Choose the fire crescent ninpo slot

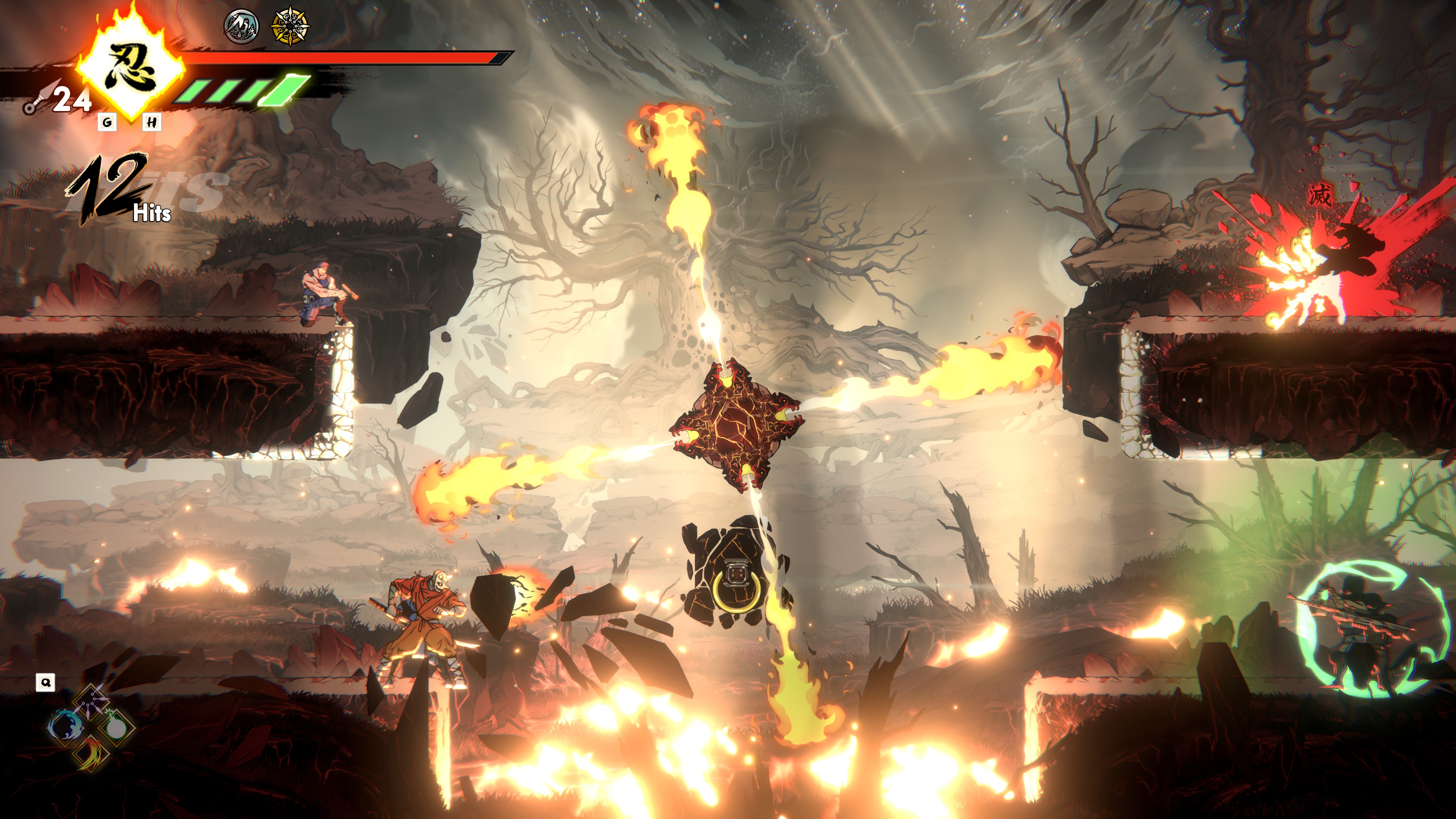[x=91, y=753]
